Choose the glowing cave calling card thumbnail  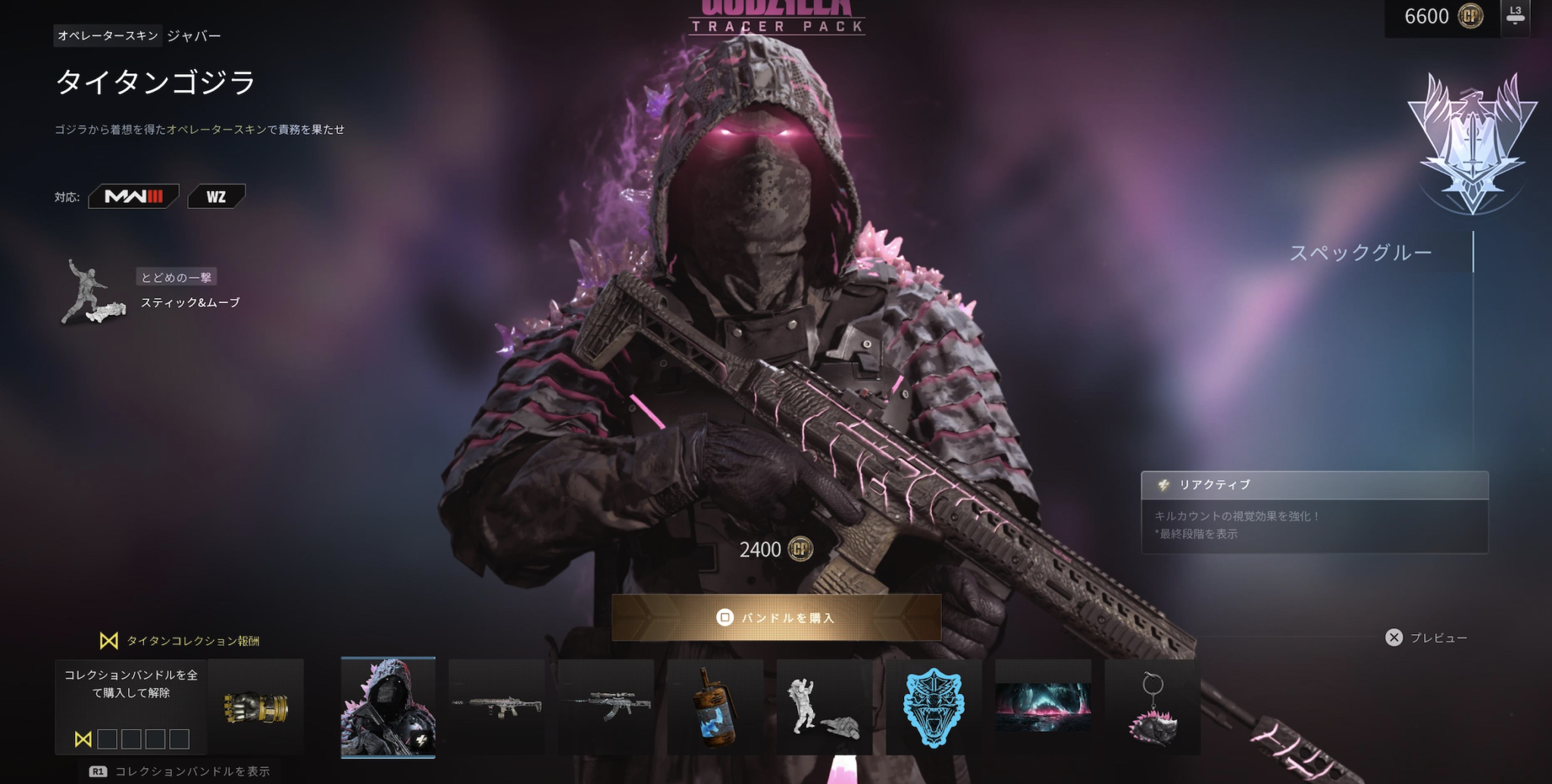click(x=1043, y=707)
